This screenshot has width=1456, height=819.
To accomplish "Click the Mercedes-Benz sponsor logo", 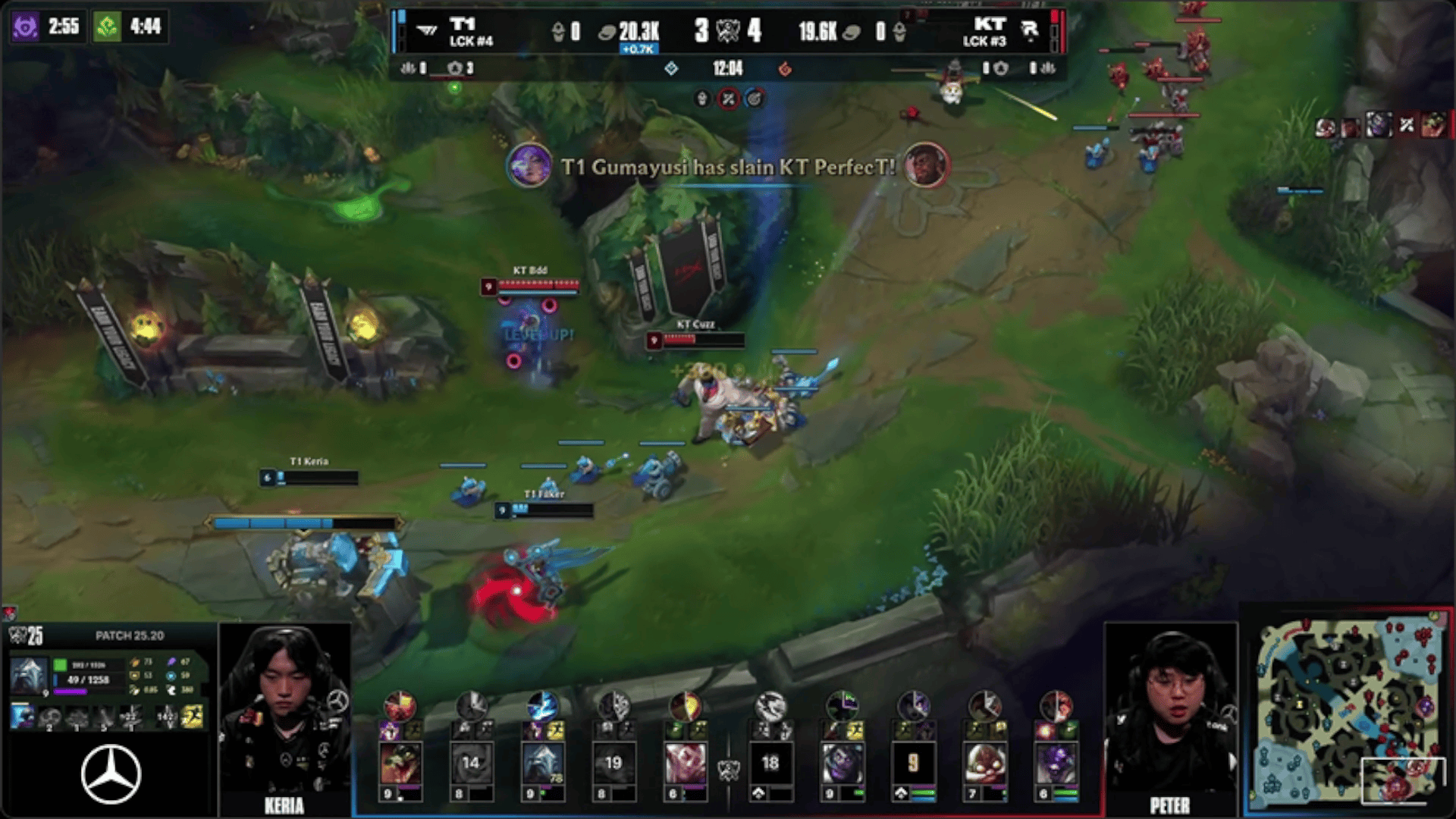I will click(111, 774).
